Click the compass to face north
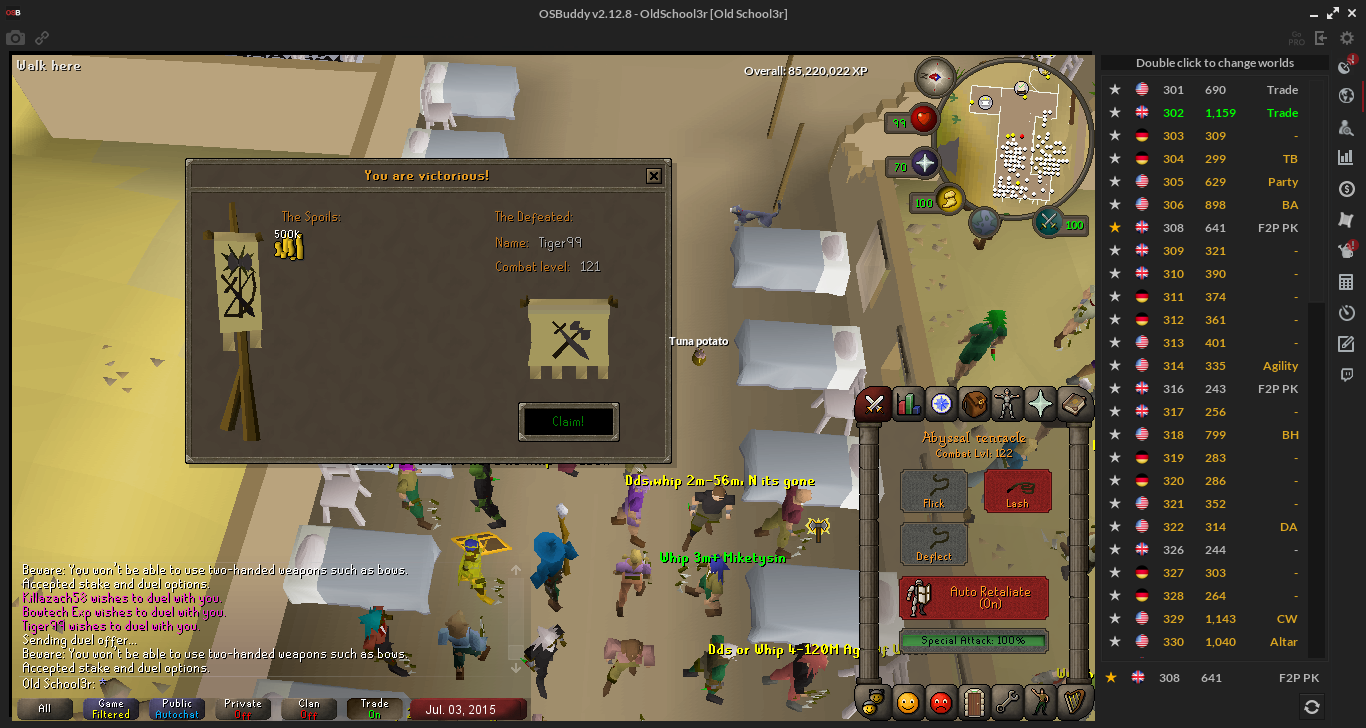 point(937,76)
